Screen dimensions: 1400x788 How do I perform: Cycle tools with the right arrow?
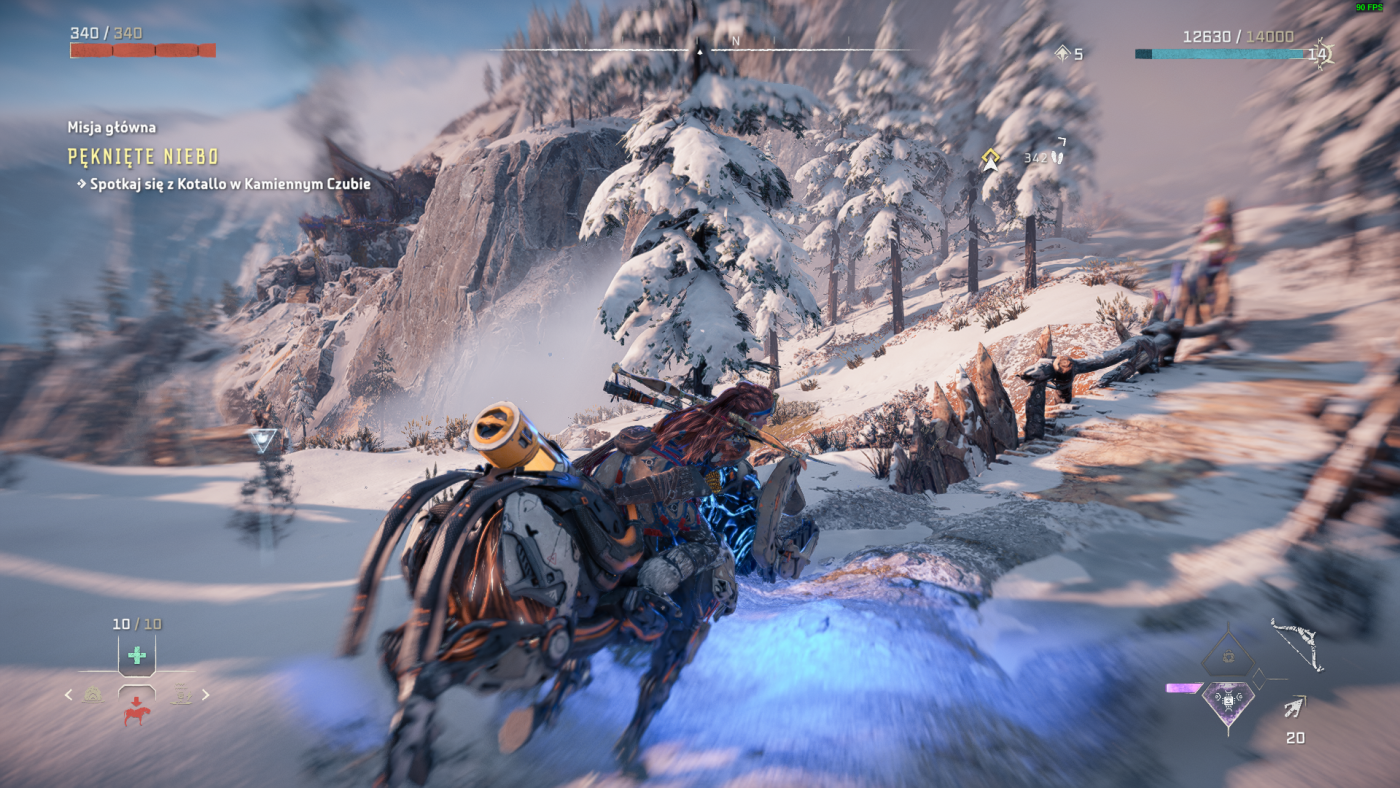point(206,694)
